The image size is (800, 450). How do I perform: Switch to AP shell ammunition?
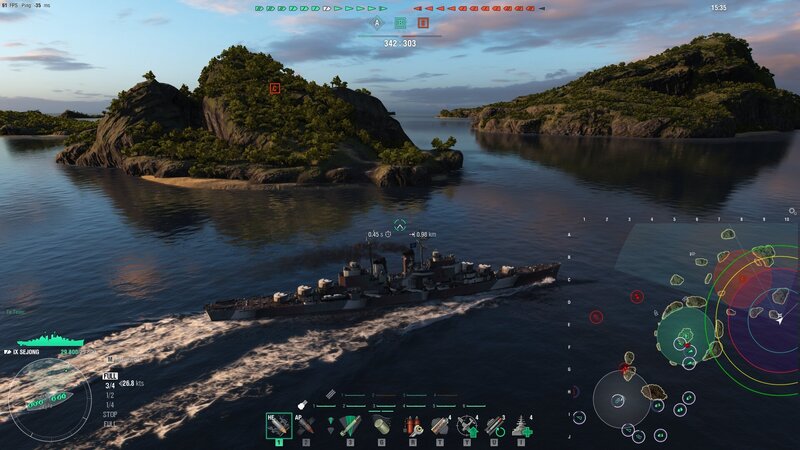tap(306, 425)
